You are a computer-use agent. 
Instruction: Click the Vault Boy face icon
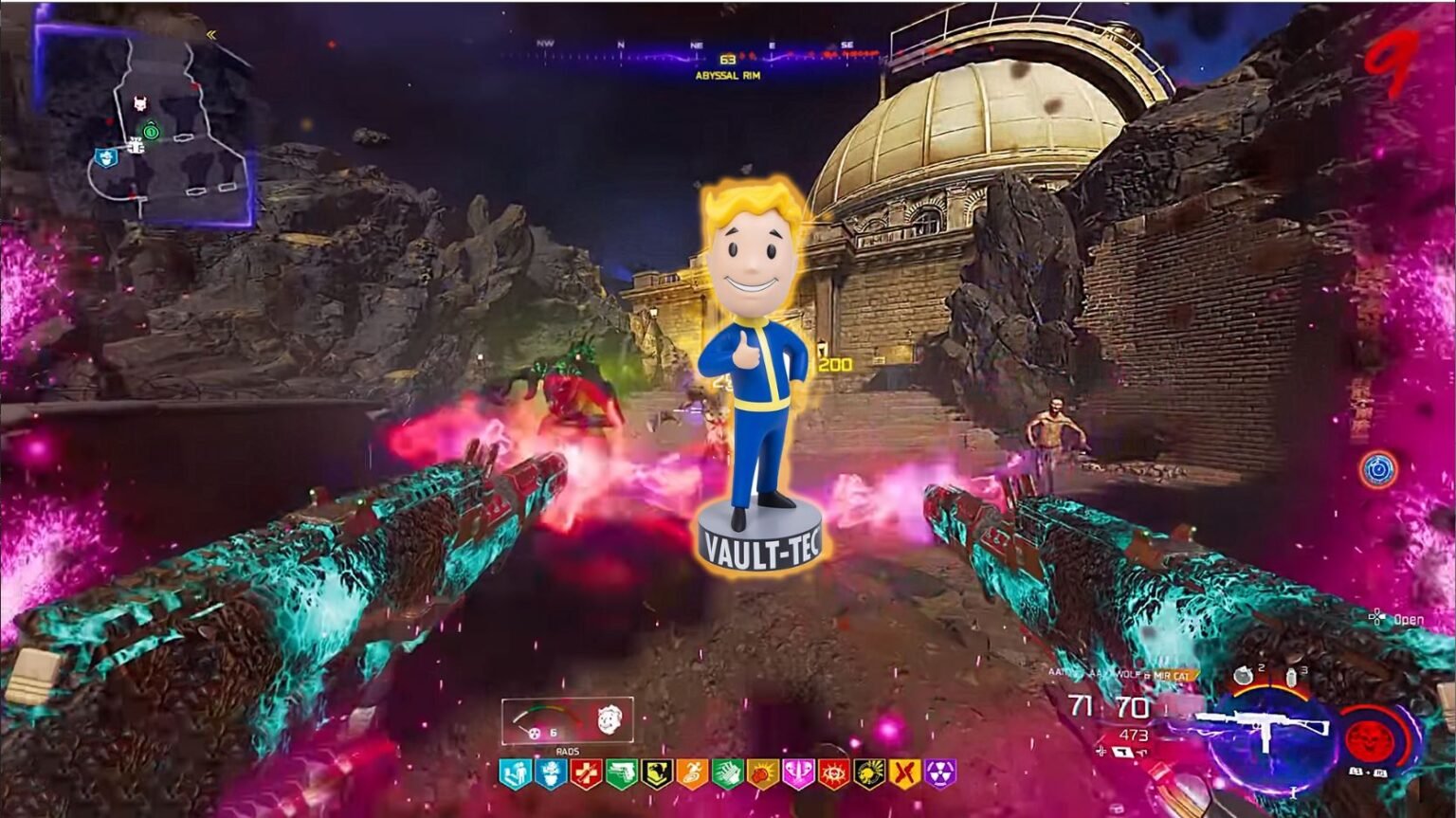coord(610,720)
